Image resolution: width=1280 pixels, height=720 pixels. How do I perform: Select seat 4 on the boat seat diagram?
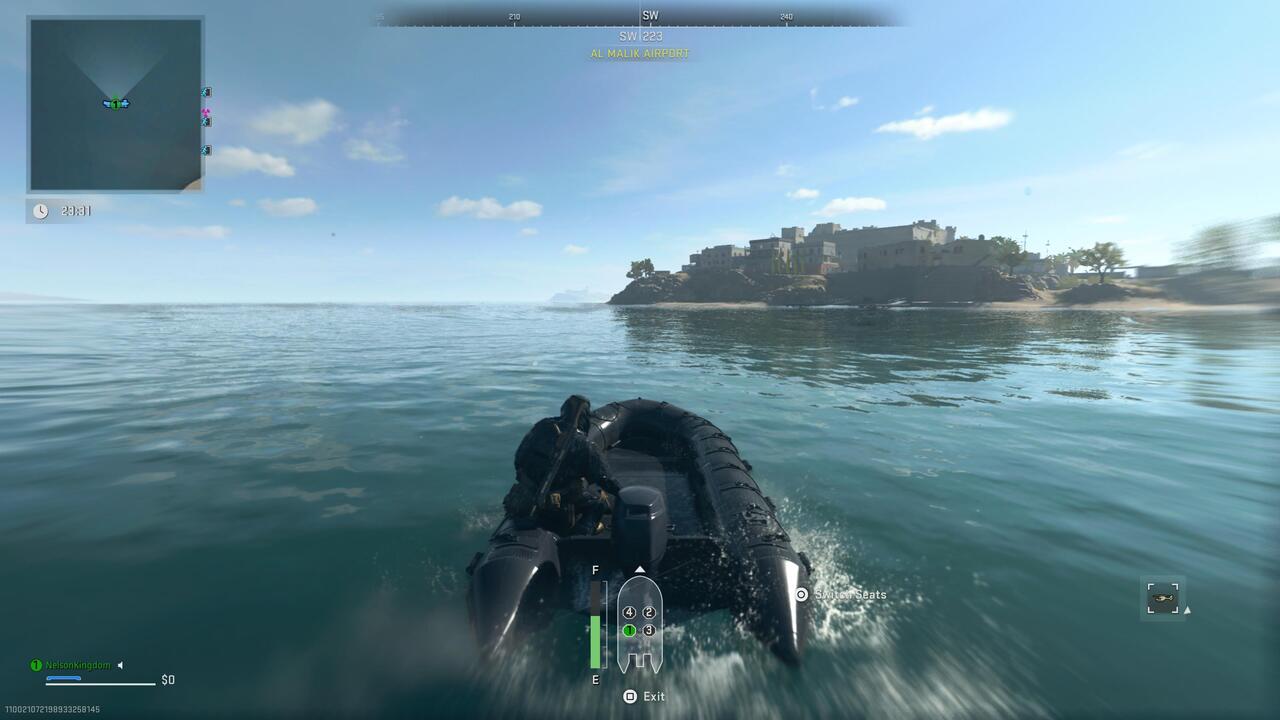tap(629, 612)
